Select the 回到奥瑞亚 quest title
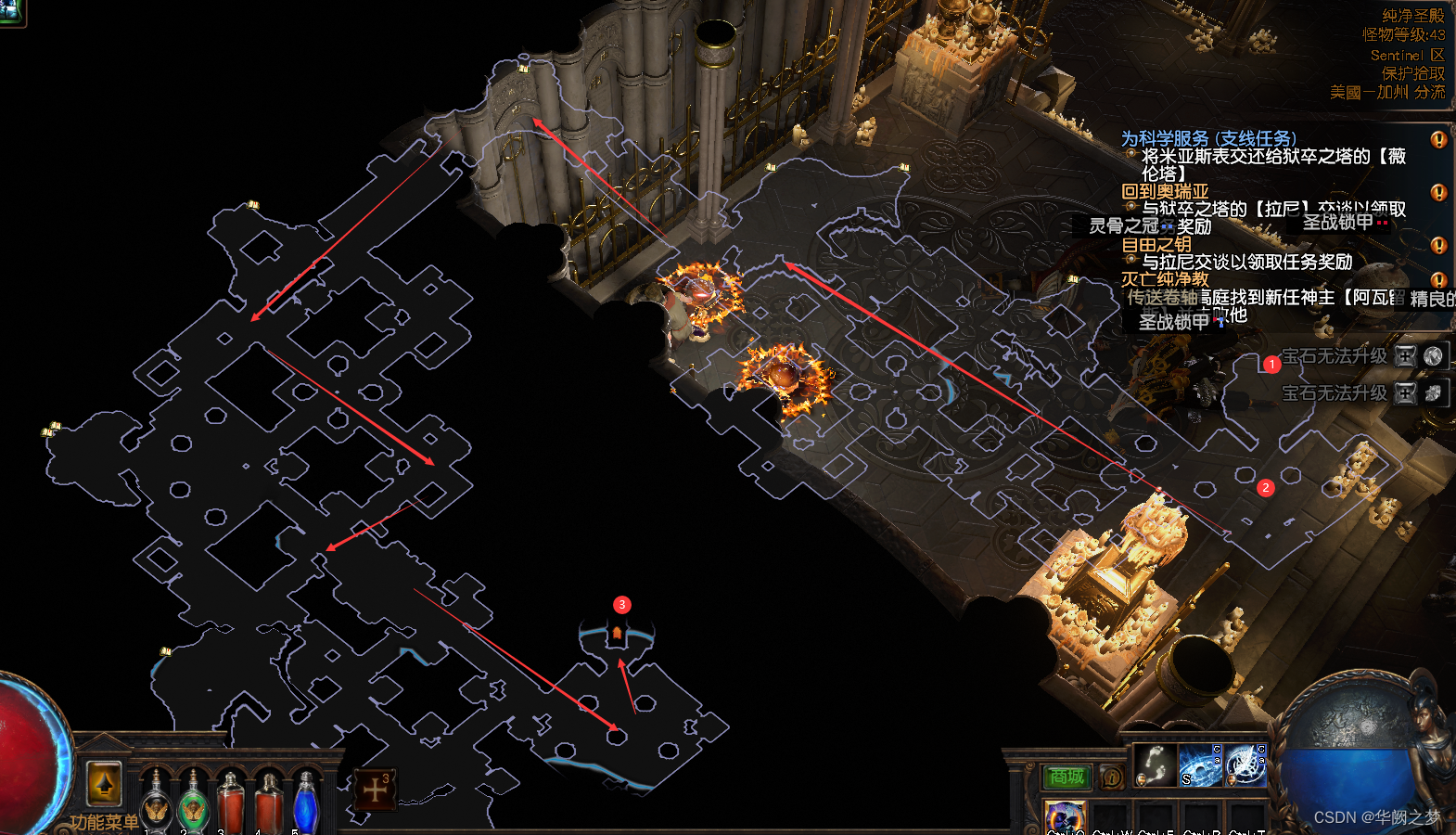1456x835 pixels. (x=1165, y=192)
